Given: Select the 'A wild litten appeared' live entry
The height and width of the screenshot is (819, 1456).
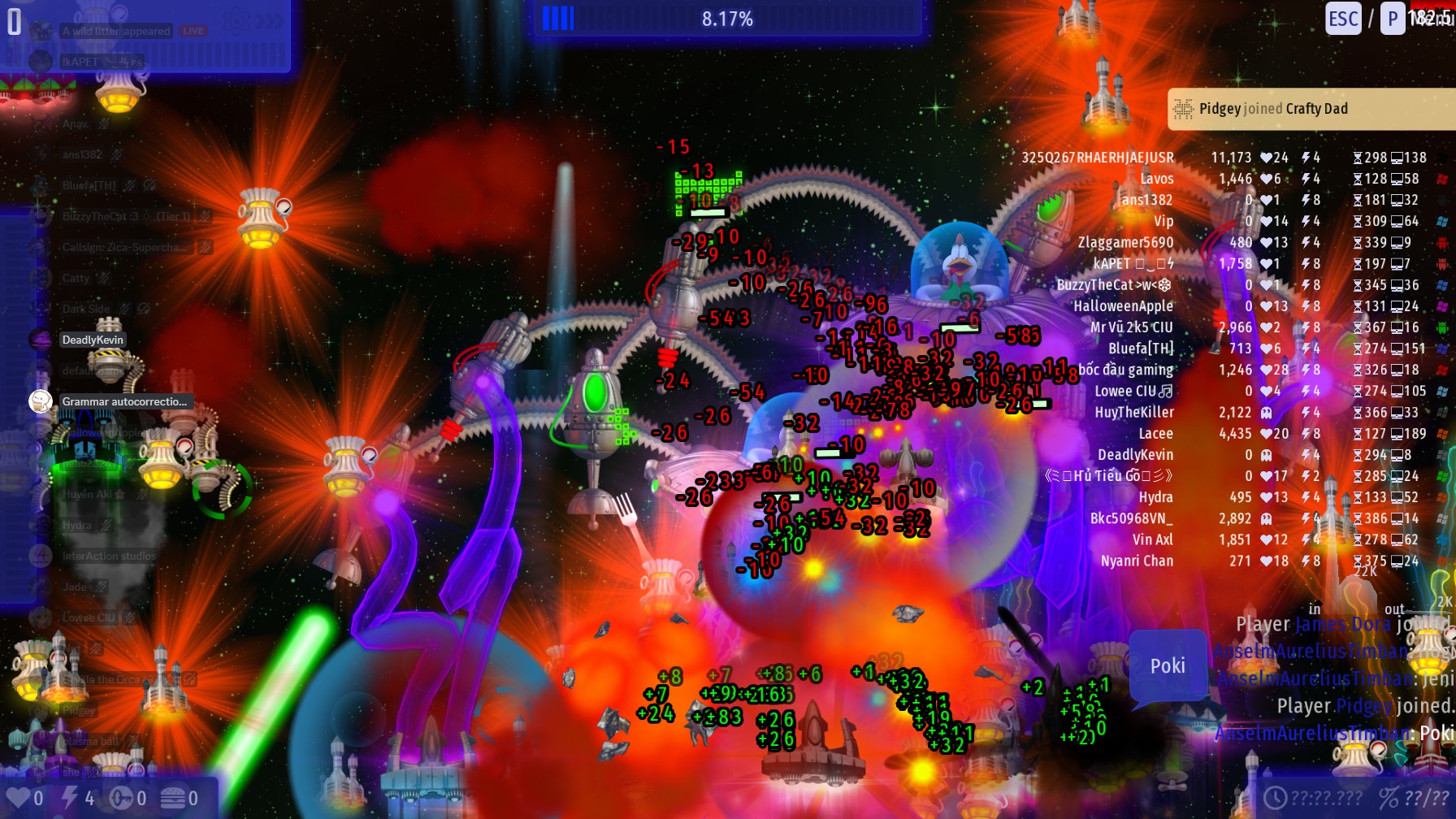Looking at the screenshot, I should click(x=116, y=31).
